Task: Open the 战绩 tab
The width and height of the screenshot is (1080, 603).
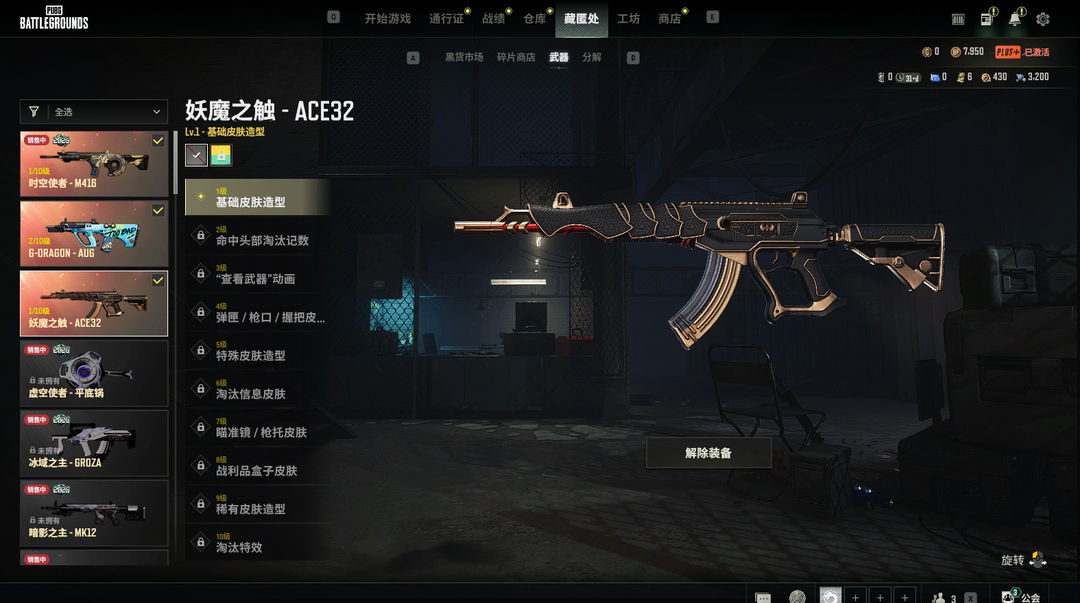Action: (x=493, y=19)
